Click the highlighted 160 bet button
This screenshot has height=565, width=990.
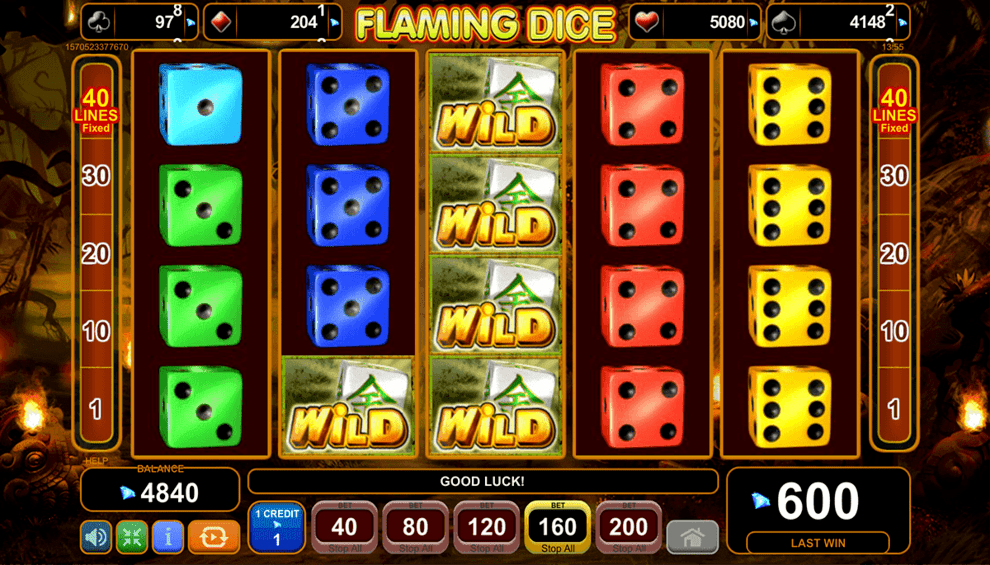pos(557,527)
